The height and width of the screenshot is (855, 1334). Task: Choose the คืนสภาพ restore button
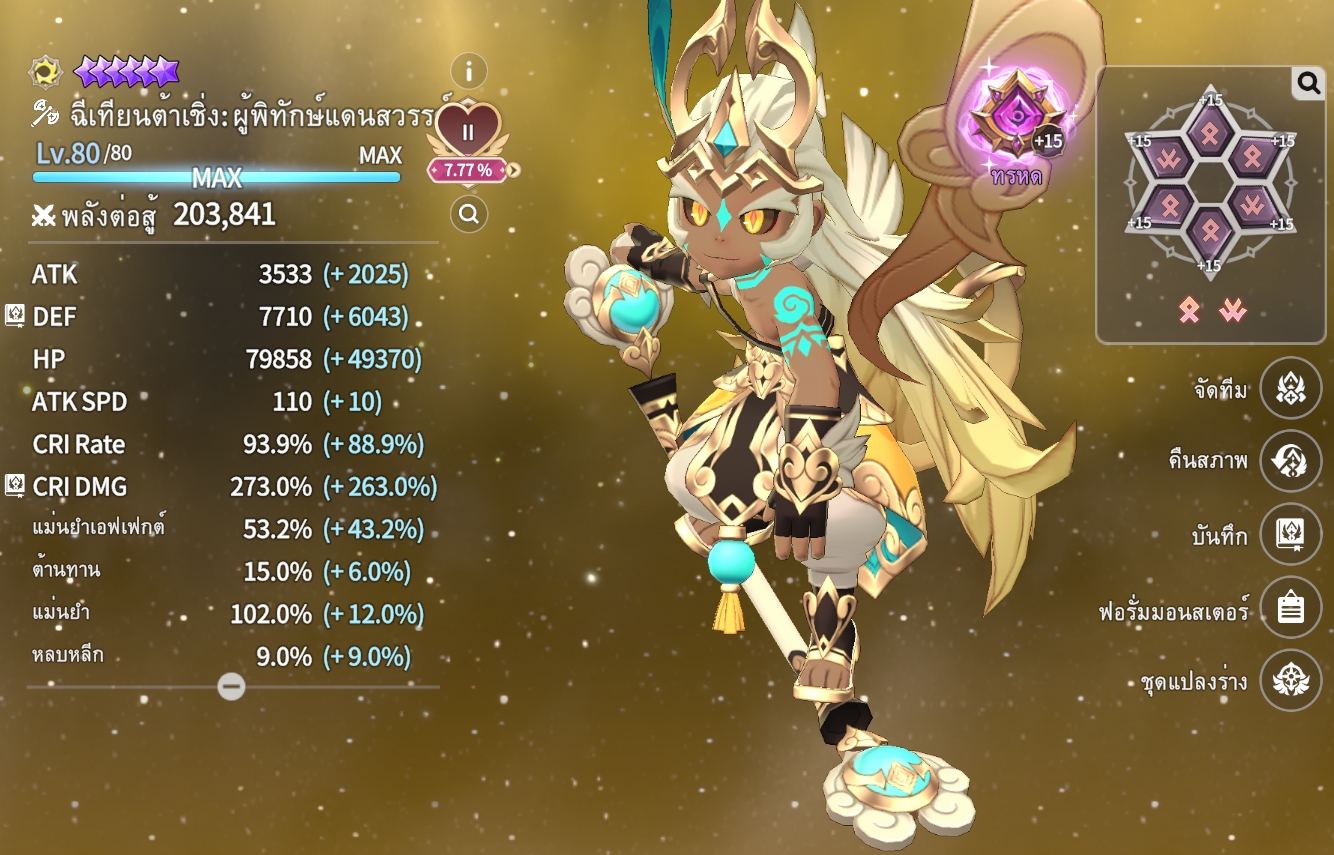coord(1290,461)
